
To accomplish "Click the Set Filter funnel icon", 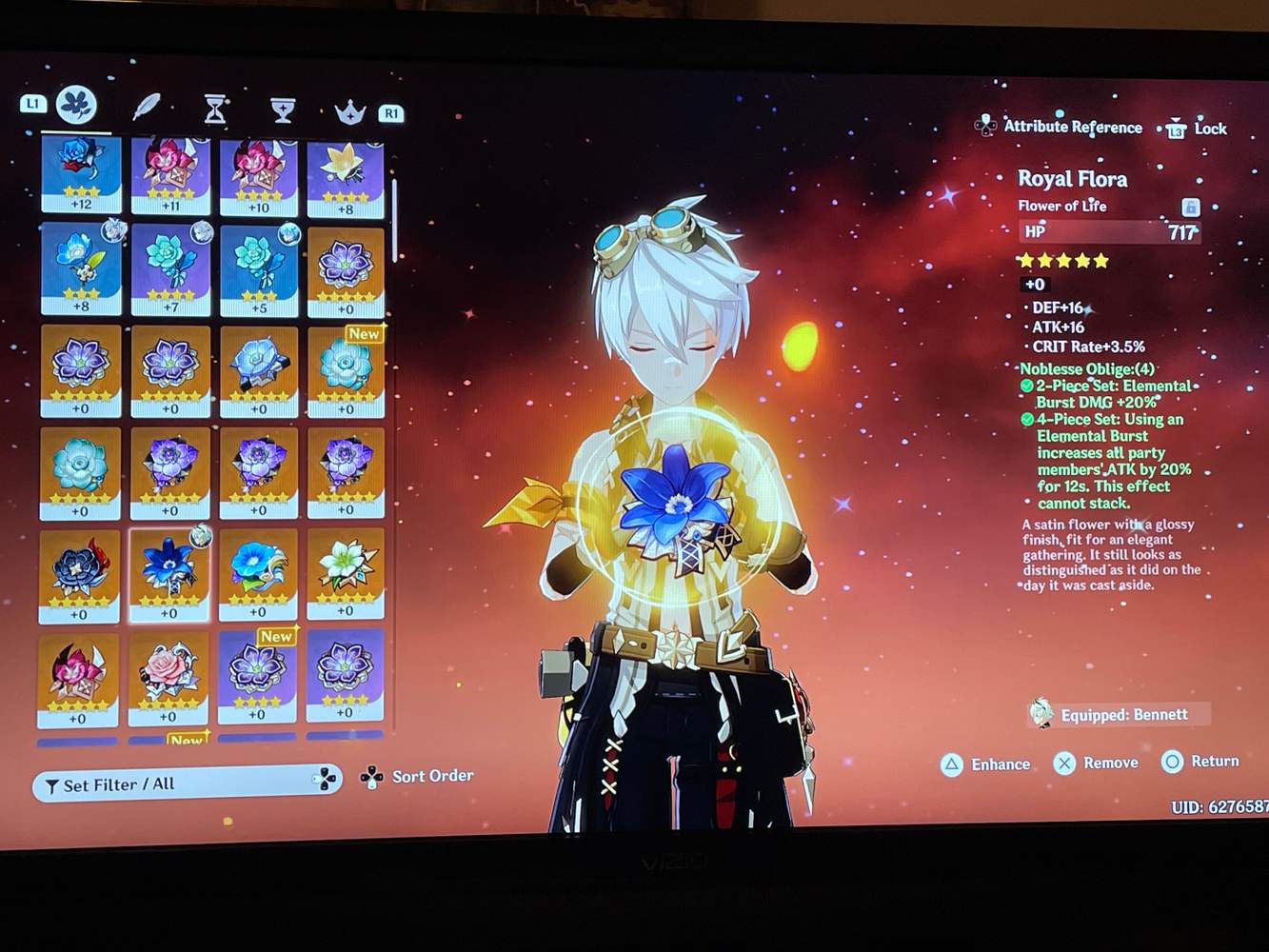I will [x=50, y=784].
